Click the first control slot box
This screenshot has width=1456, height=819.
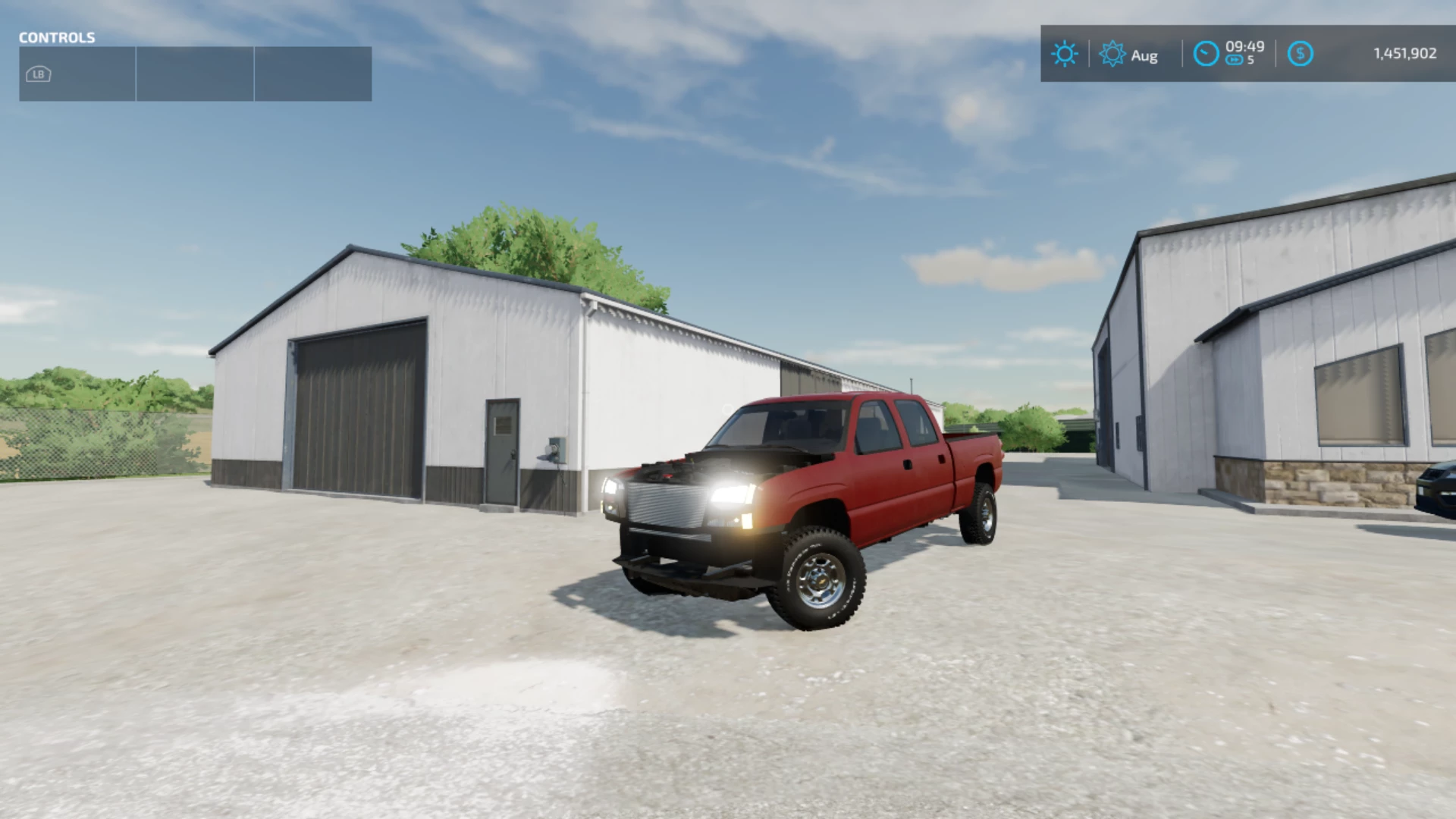[x=76, y=73]
